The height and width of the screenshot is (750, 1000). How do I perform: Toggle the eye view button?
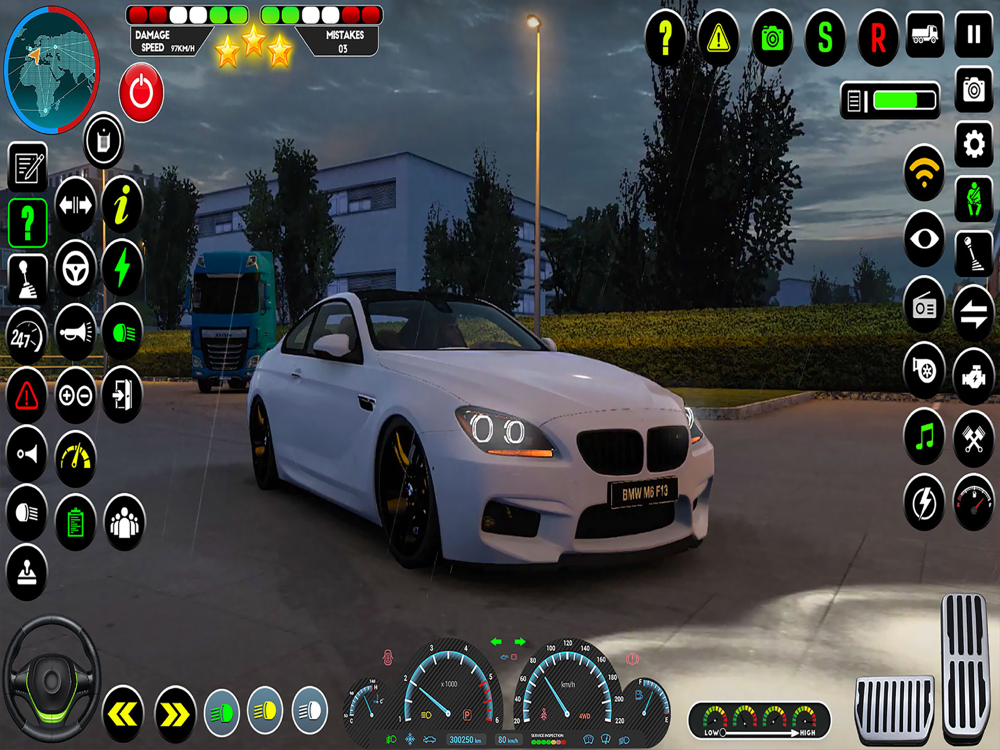(924, 239)
